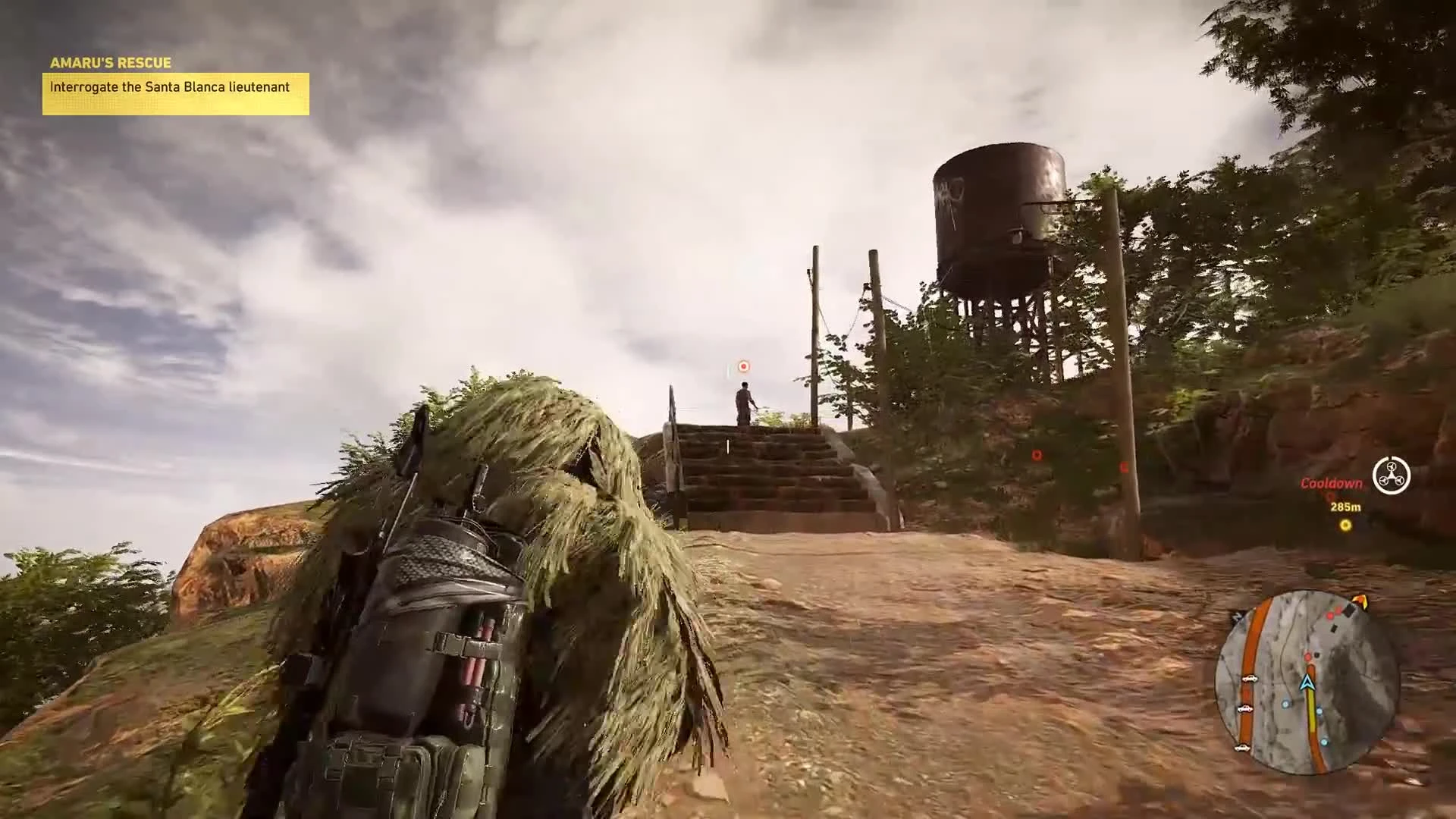Click the orange target reticle above the lieutenant
The width and height of the screenshot is (1456, 819).
[742, 366]
